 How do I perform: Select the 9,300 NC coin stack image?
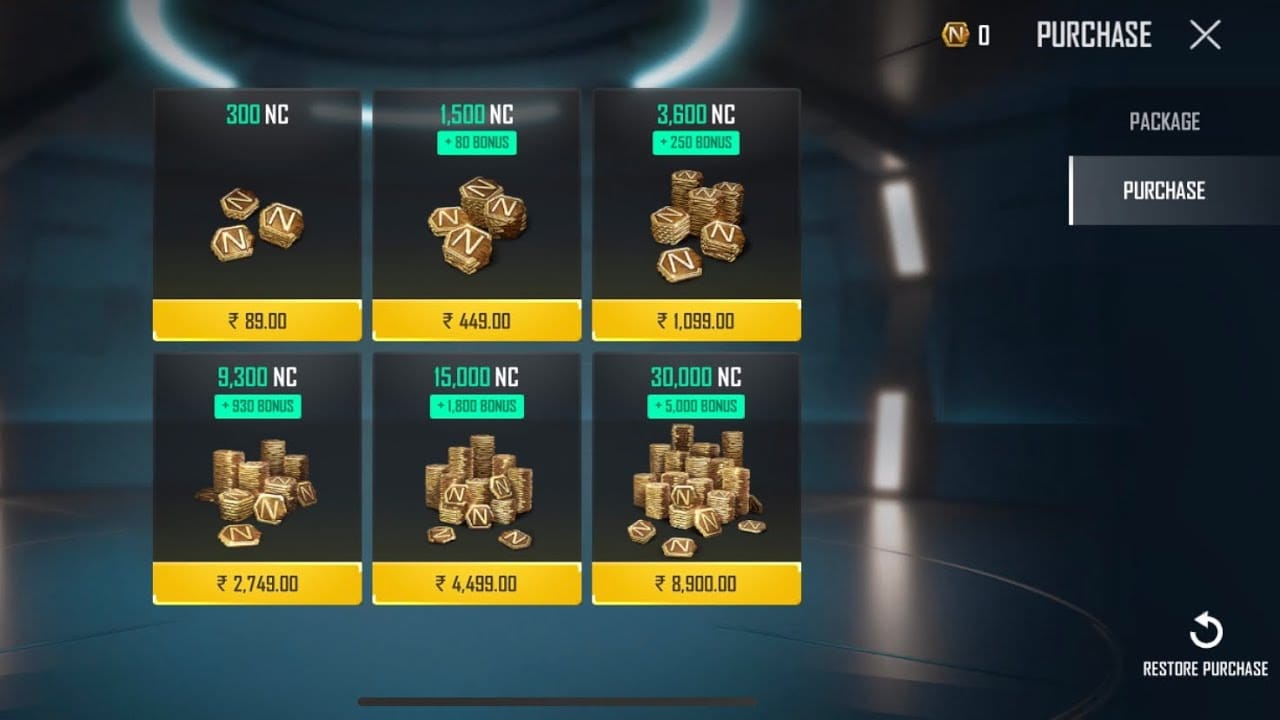click(x=256, y=490)
